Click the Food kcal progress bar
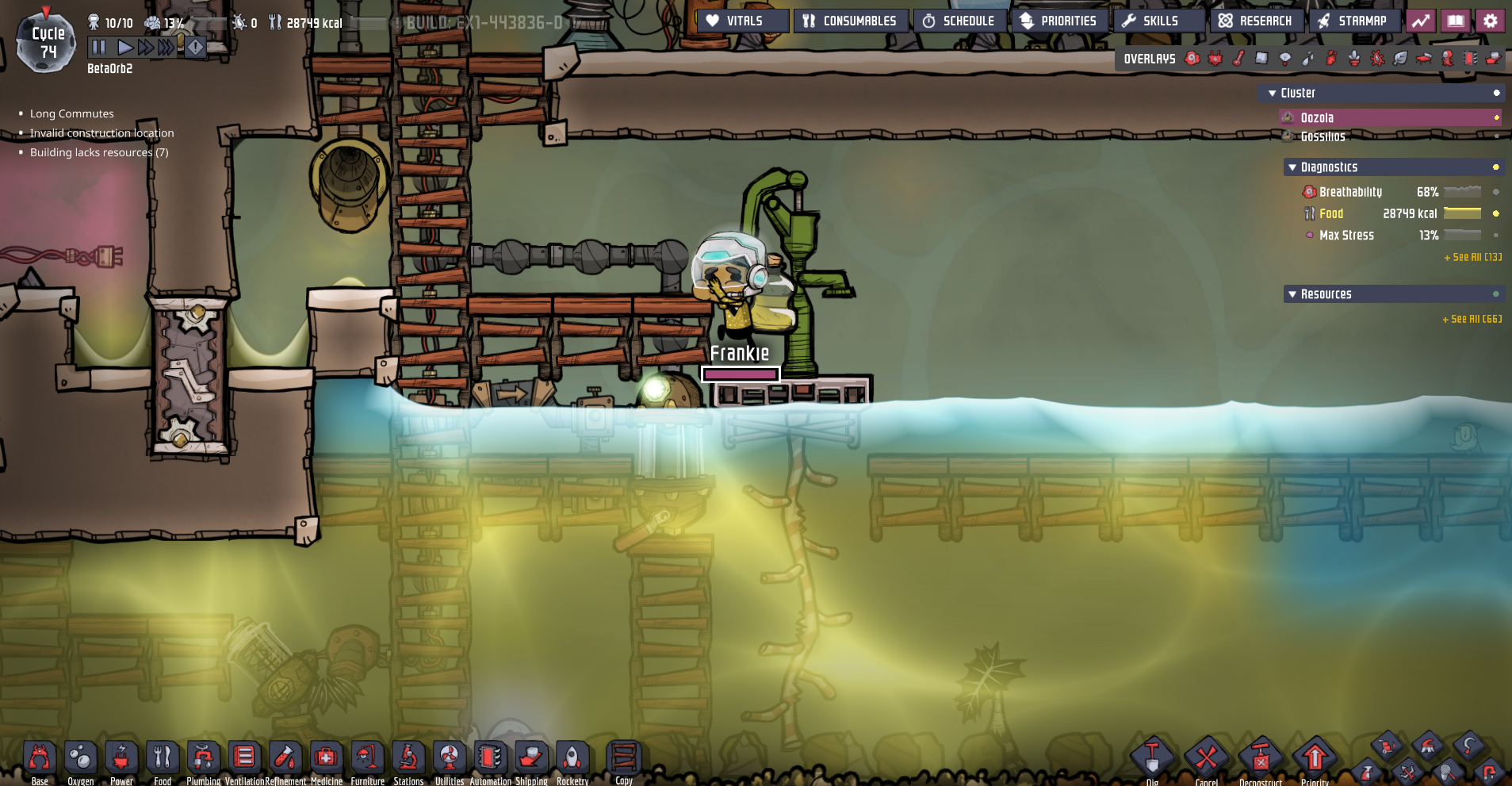The image size is (1512, 786). [x=1464, y=213]
